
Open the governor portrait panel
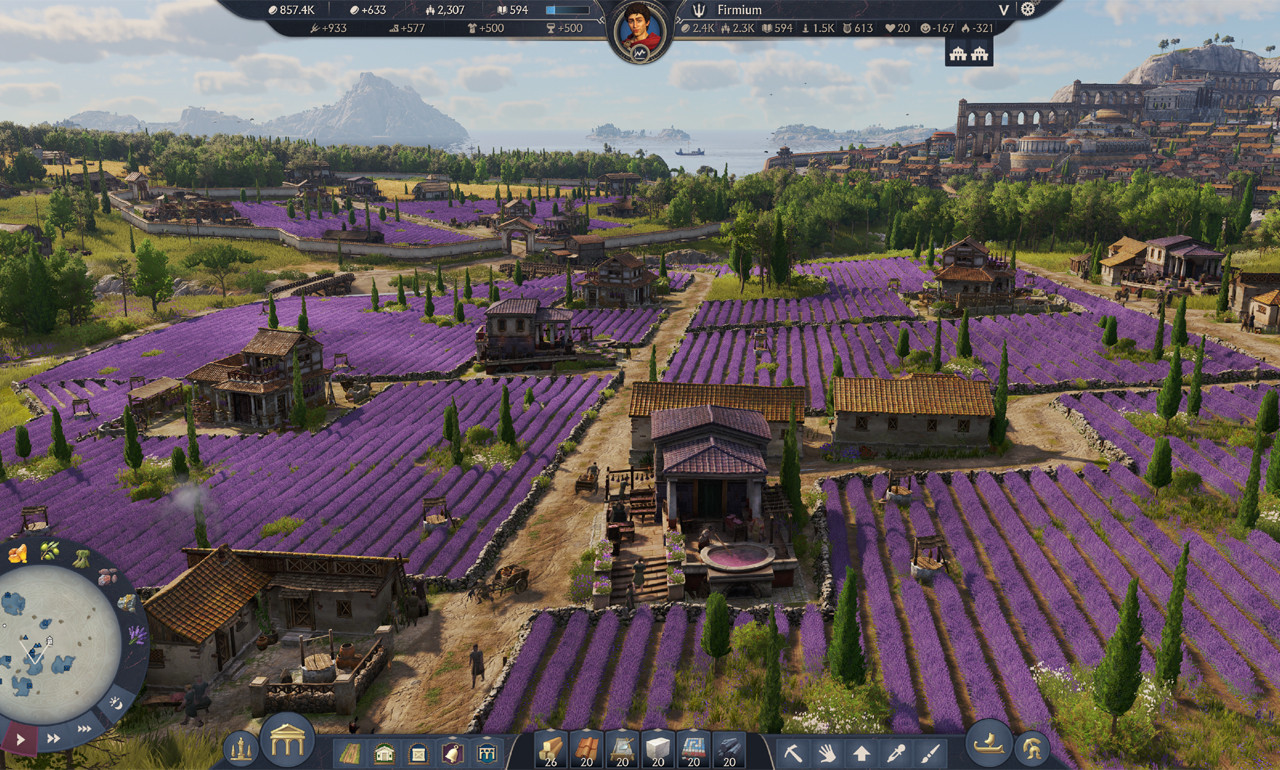640,30
